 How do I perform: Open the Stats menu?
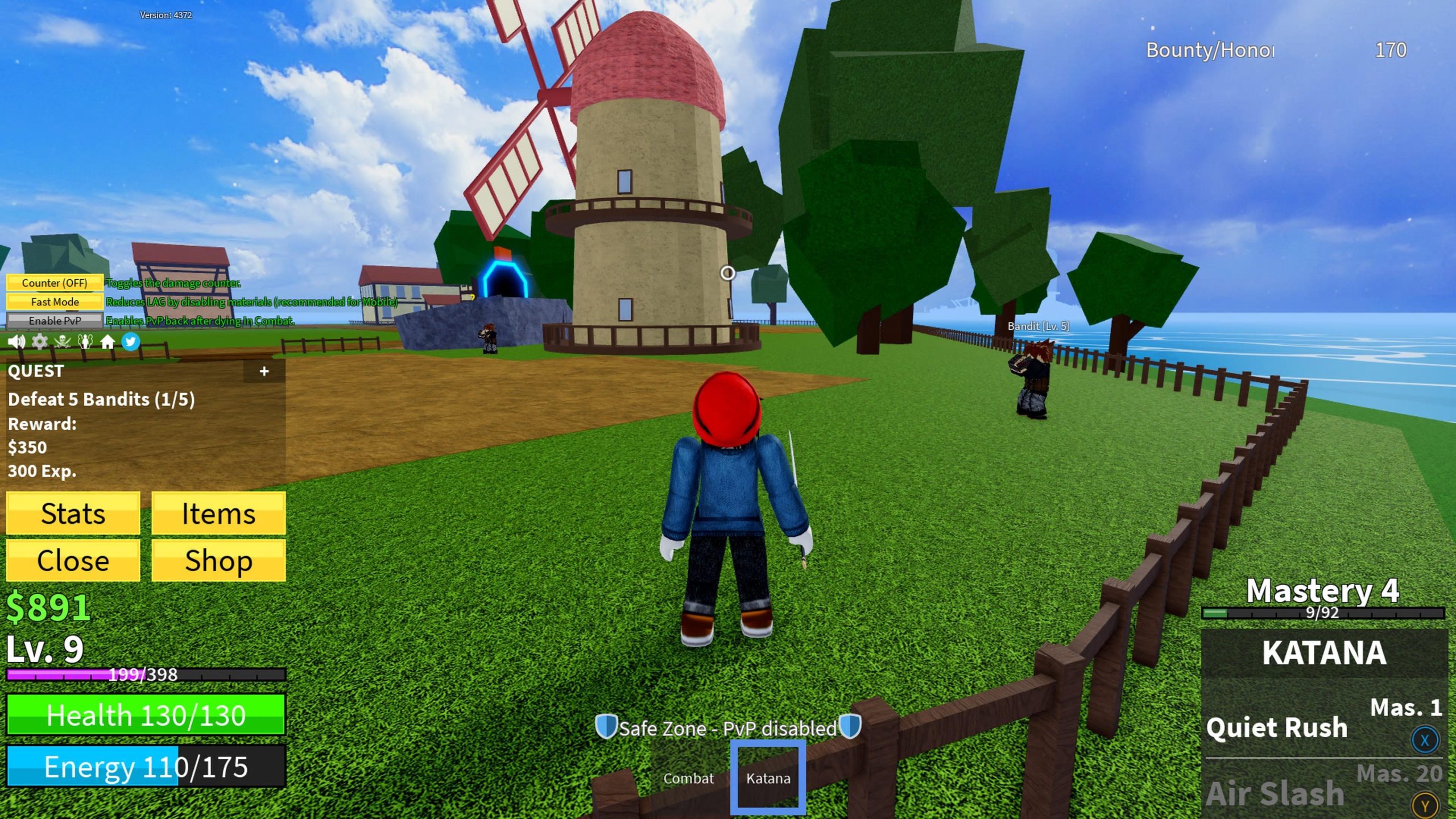pos(73,514)
